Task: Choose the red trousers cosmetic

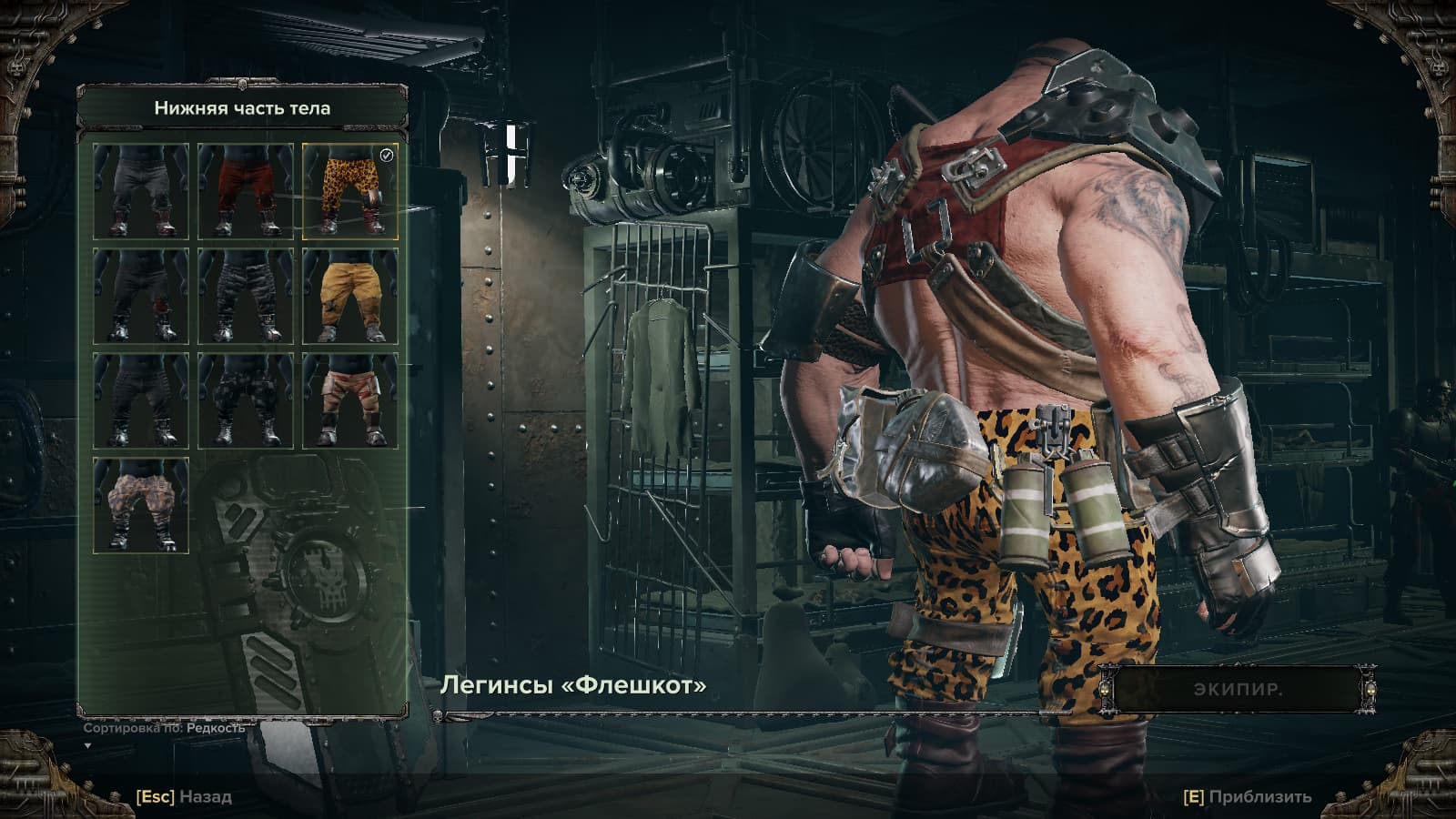Action: pyautogui.click(x=246, y=191)
